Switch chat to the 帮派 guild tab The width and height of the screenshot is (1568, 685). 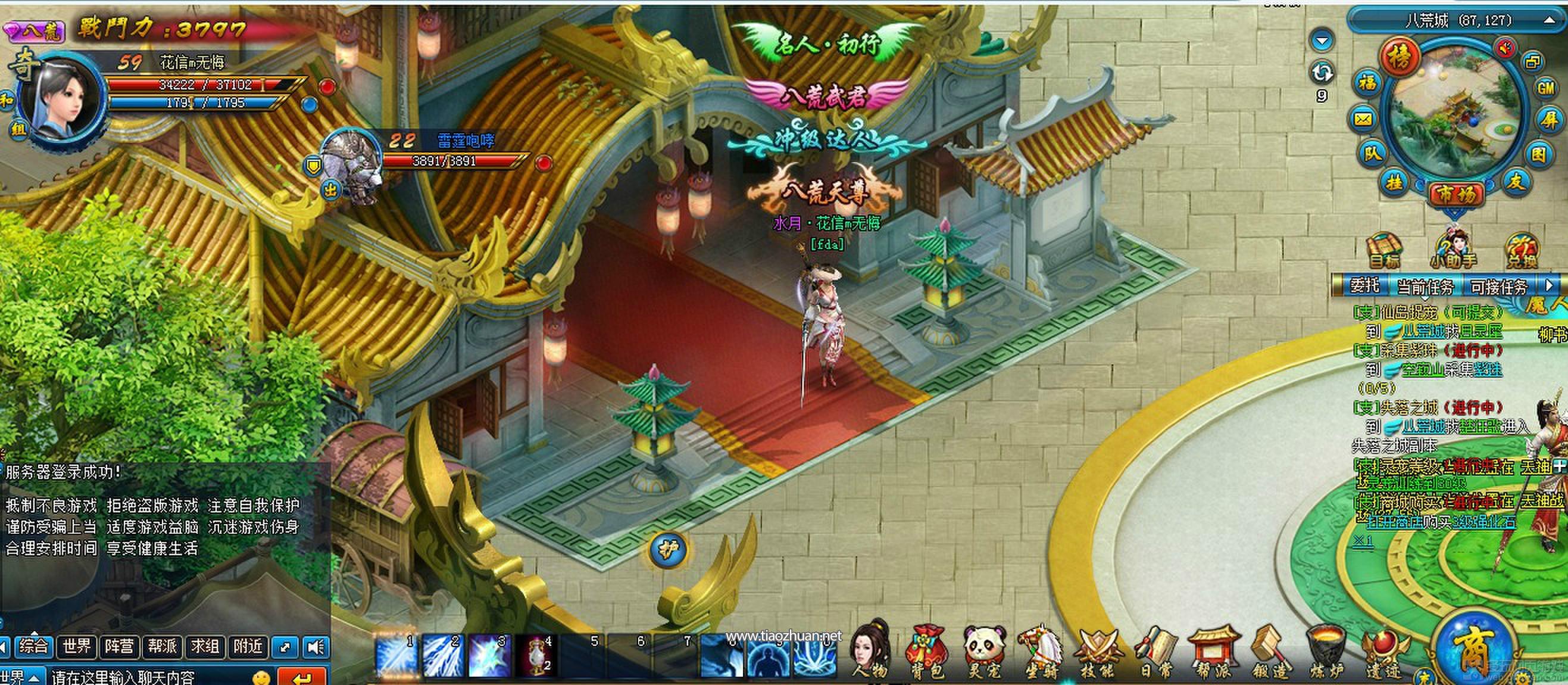[162, 646]
